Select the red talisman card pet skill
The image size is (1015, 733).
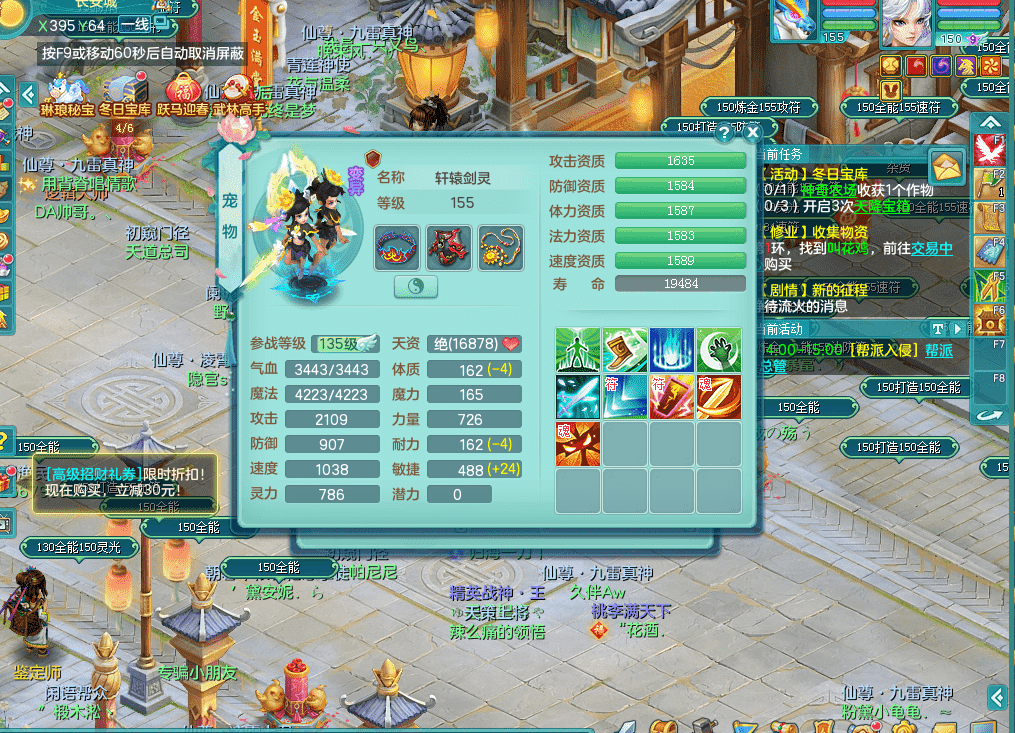pos(672,397)
